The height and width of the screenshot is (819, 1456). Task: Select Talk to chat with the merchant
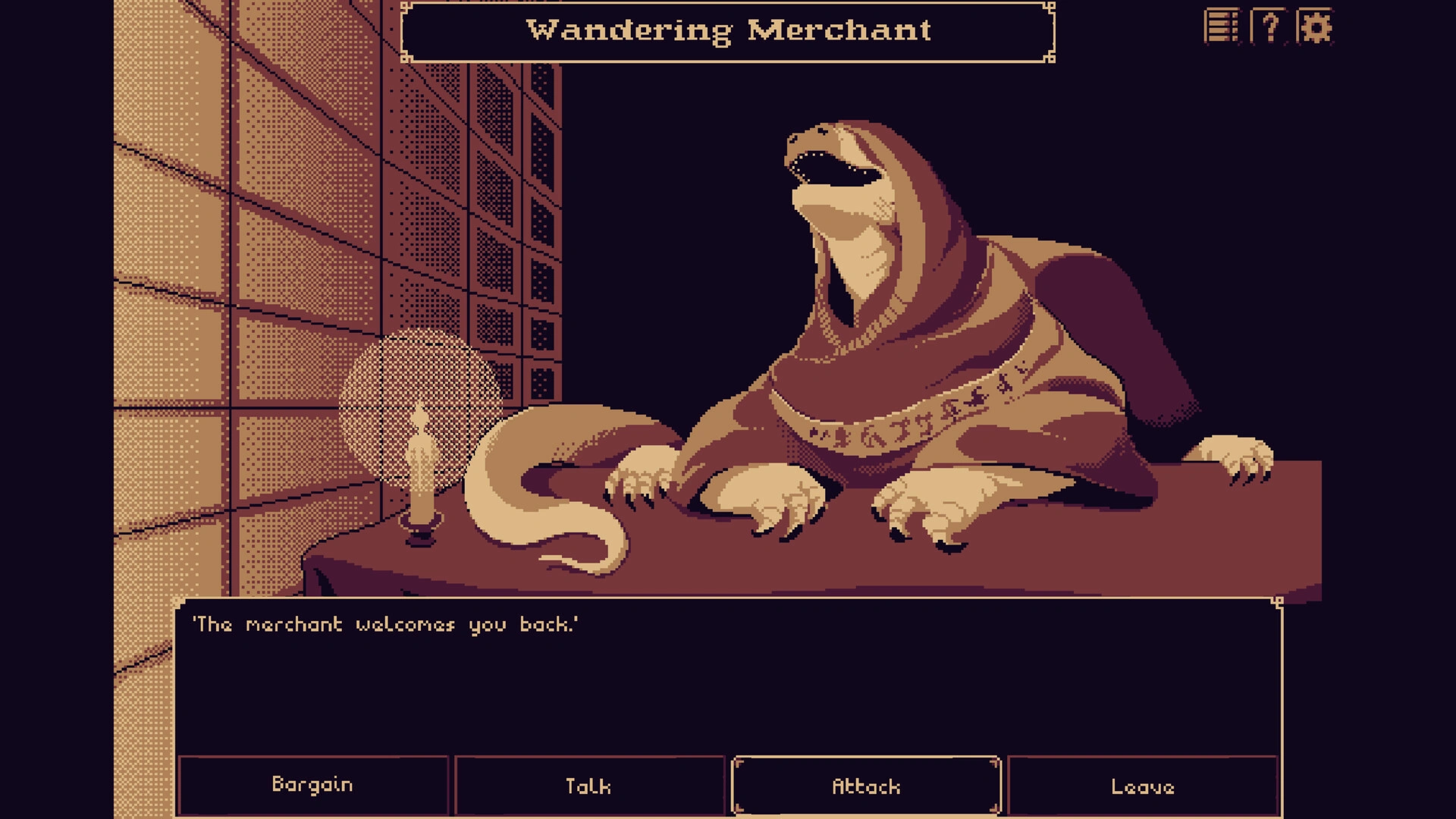click(x=589, y=786)
